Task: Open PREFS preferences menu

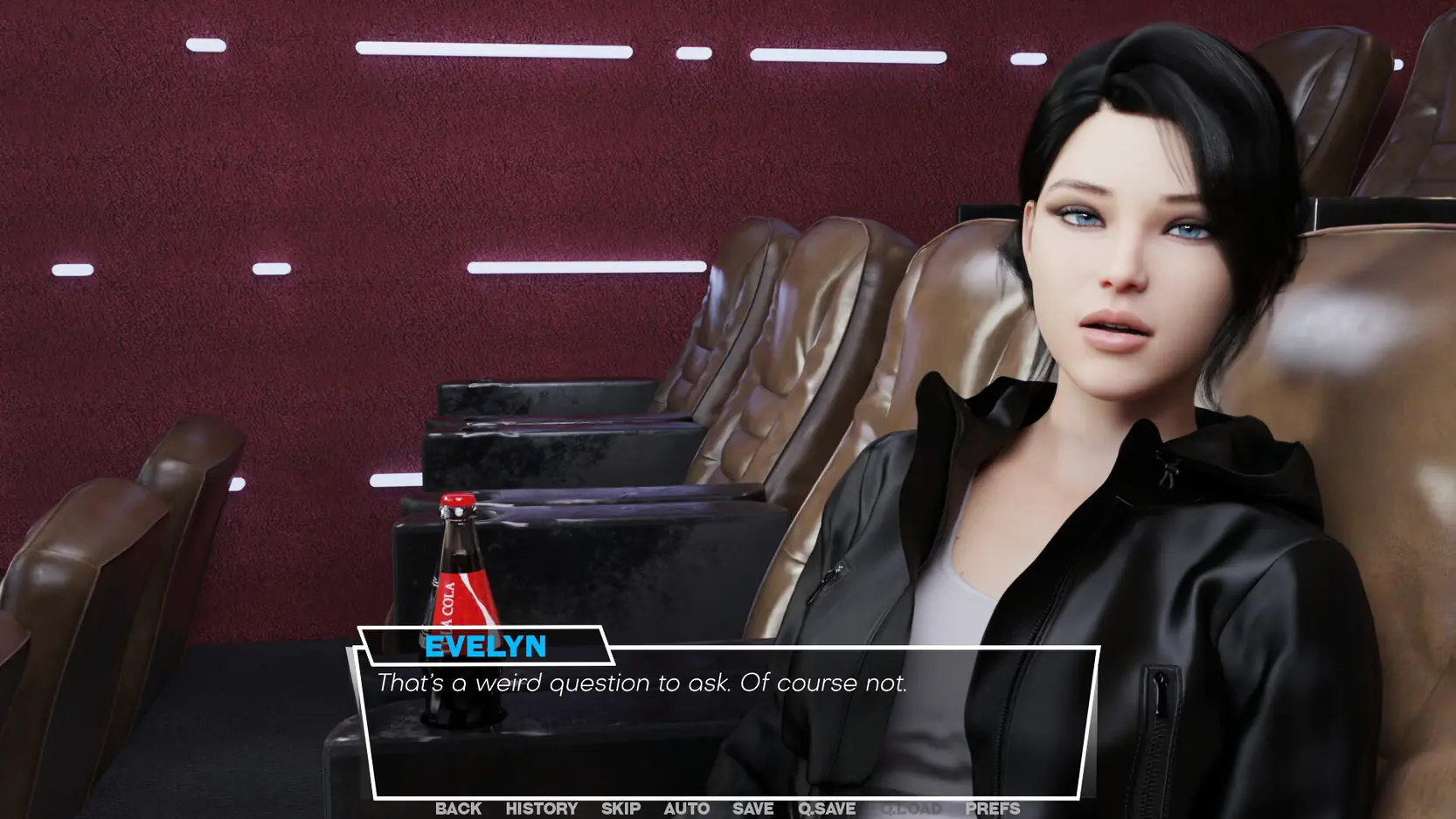Action: click(x=992, y=809)
